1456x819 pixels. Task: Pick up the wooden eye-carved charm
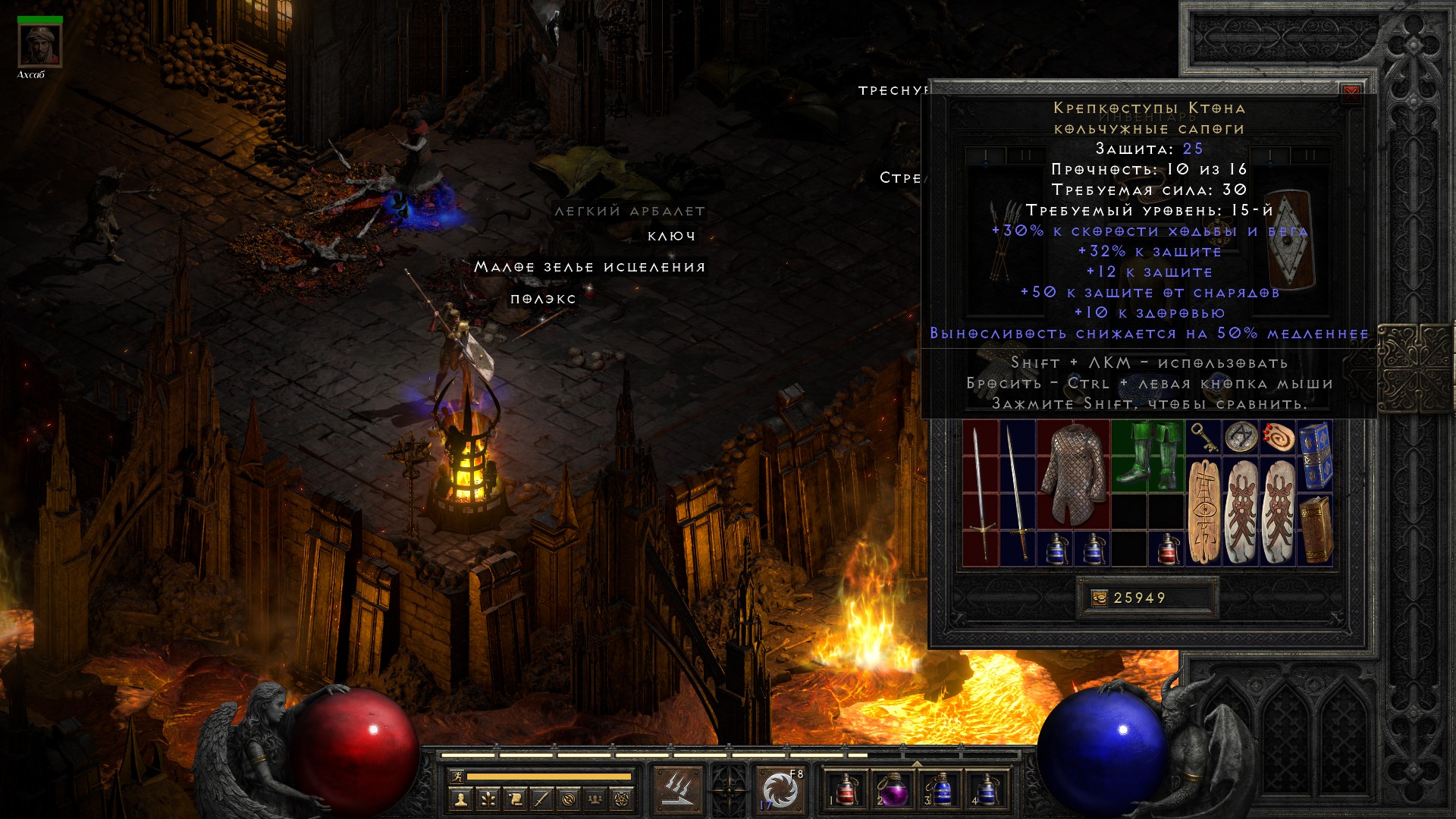1204,512
